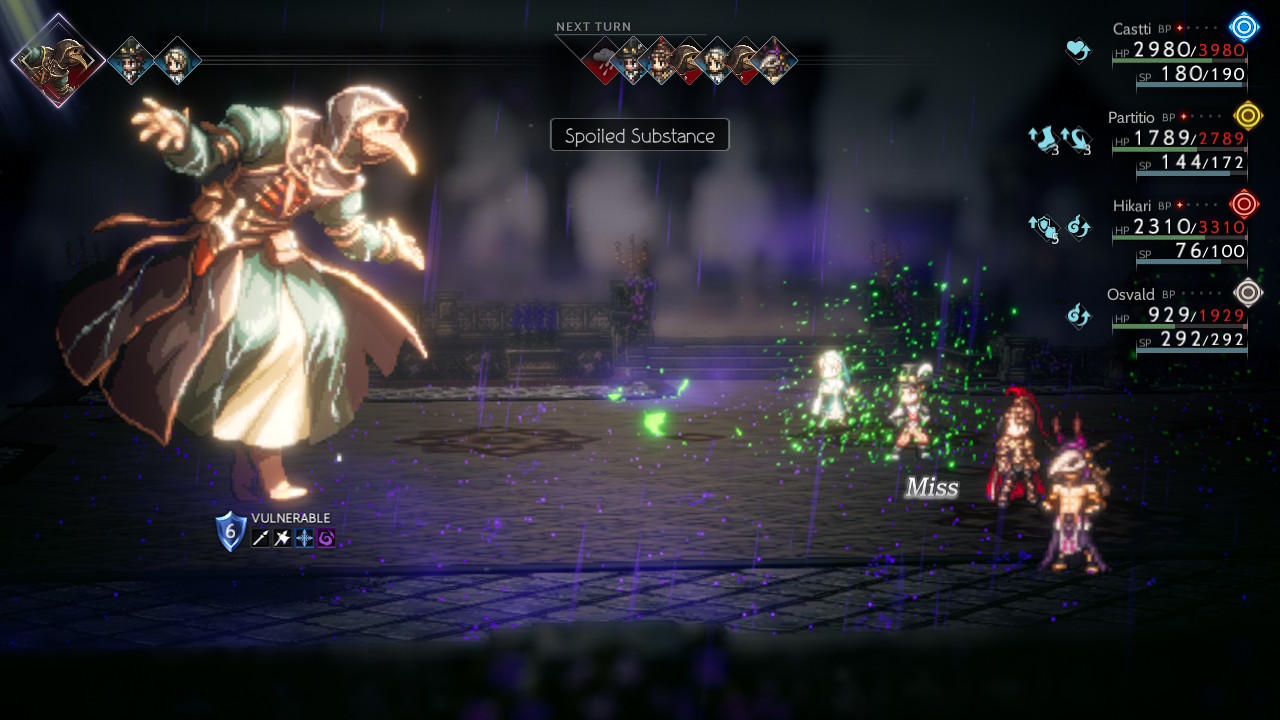Choose Osvald's name in party list
Viewport: 1280px width, 720px height.
click(x=1130, y=294)
